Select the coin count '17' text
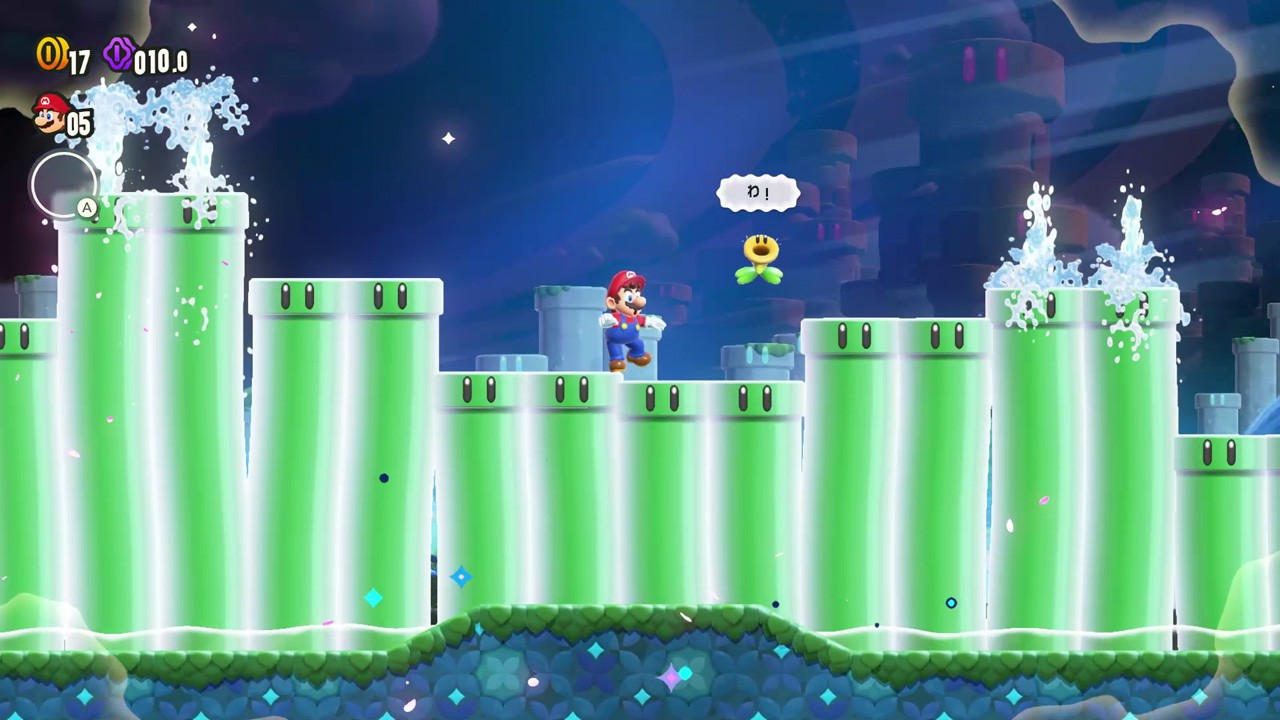1280x720 pixels. click(75, 58)
